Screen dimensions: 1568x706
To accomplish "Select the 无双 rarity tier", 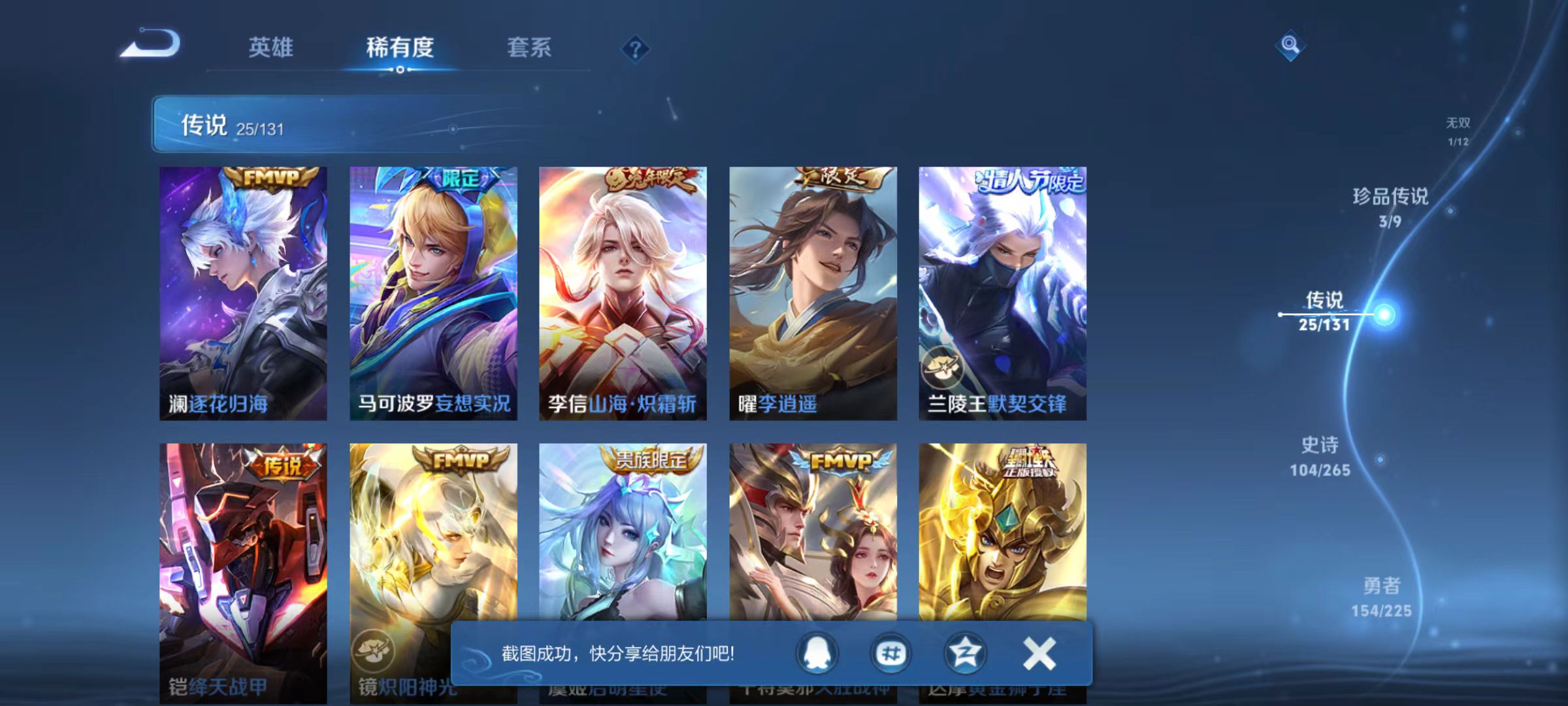I will pyautogui.click(x=1458, y=127).
